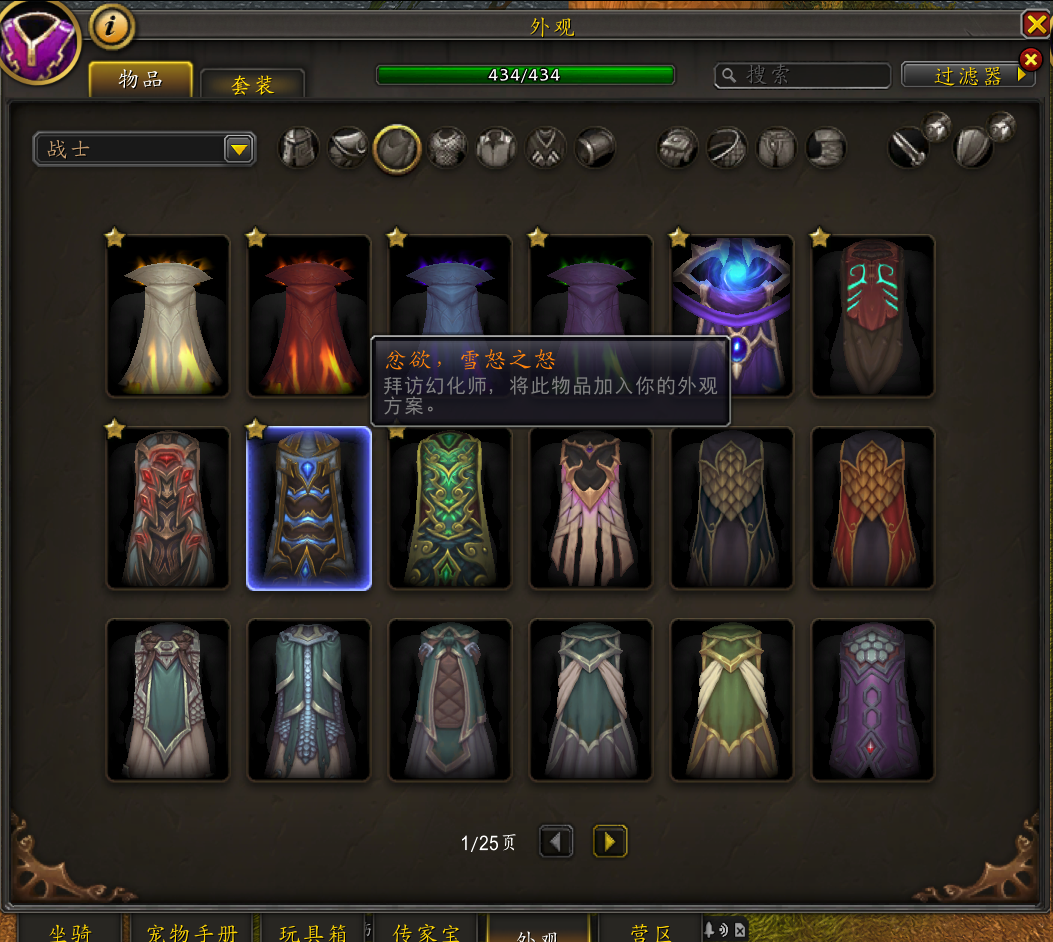This screenshot has height=942, width=1053.
Task: Select the head helmet slot icon
Action: pyautogui.click(x=299, y=148)
